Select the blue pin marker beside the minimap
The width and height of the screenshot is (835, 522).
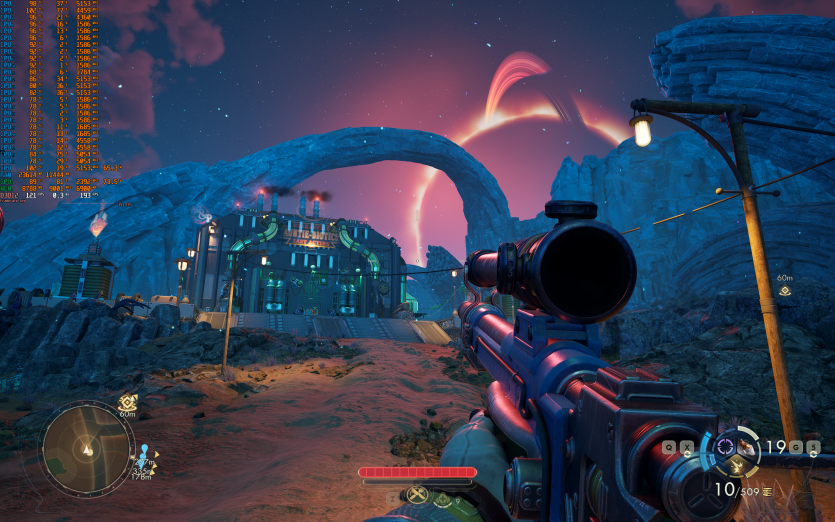(x=143, y=451)
